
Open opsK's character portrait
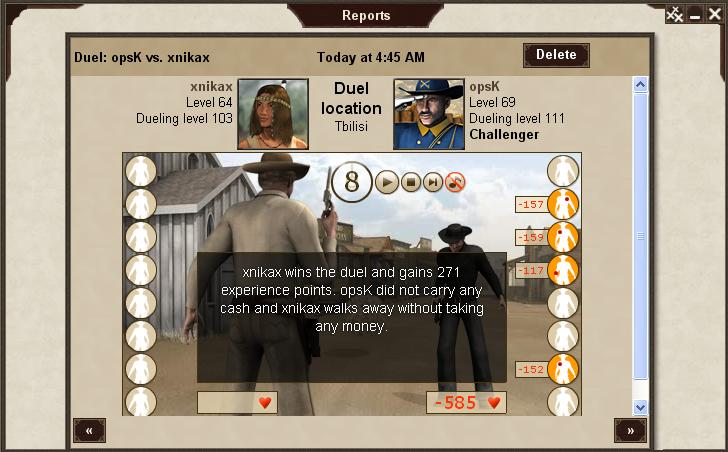coord(428,114)
